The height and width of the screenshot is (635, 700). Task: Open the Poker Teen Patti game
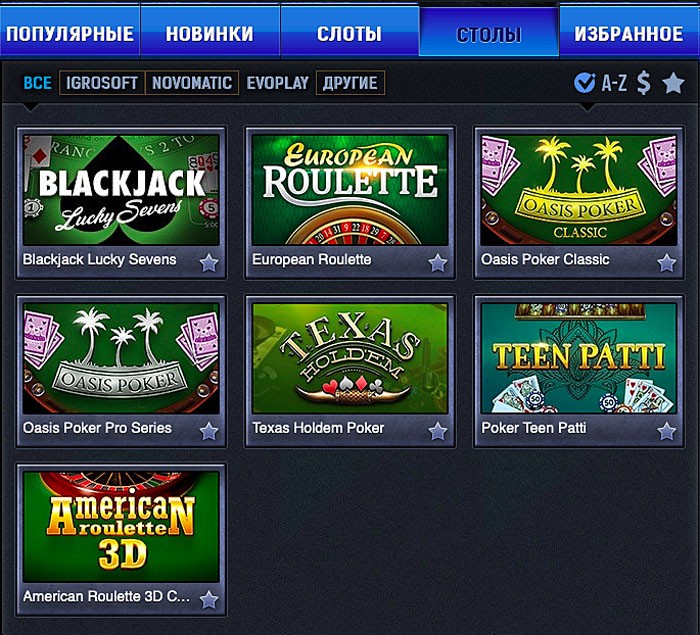pyautogui.click(x=579, y=358)
